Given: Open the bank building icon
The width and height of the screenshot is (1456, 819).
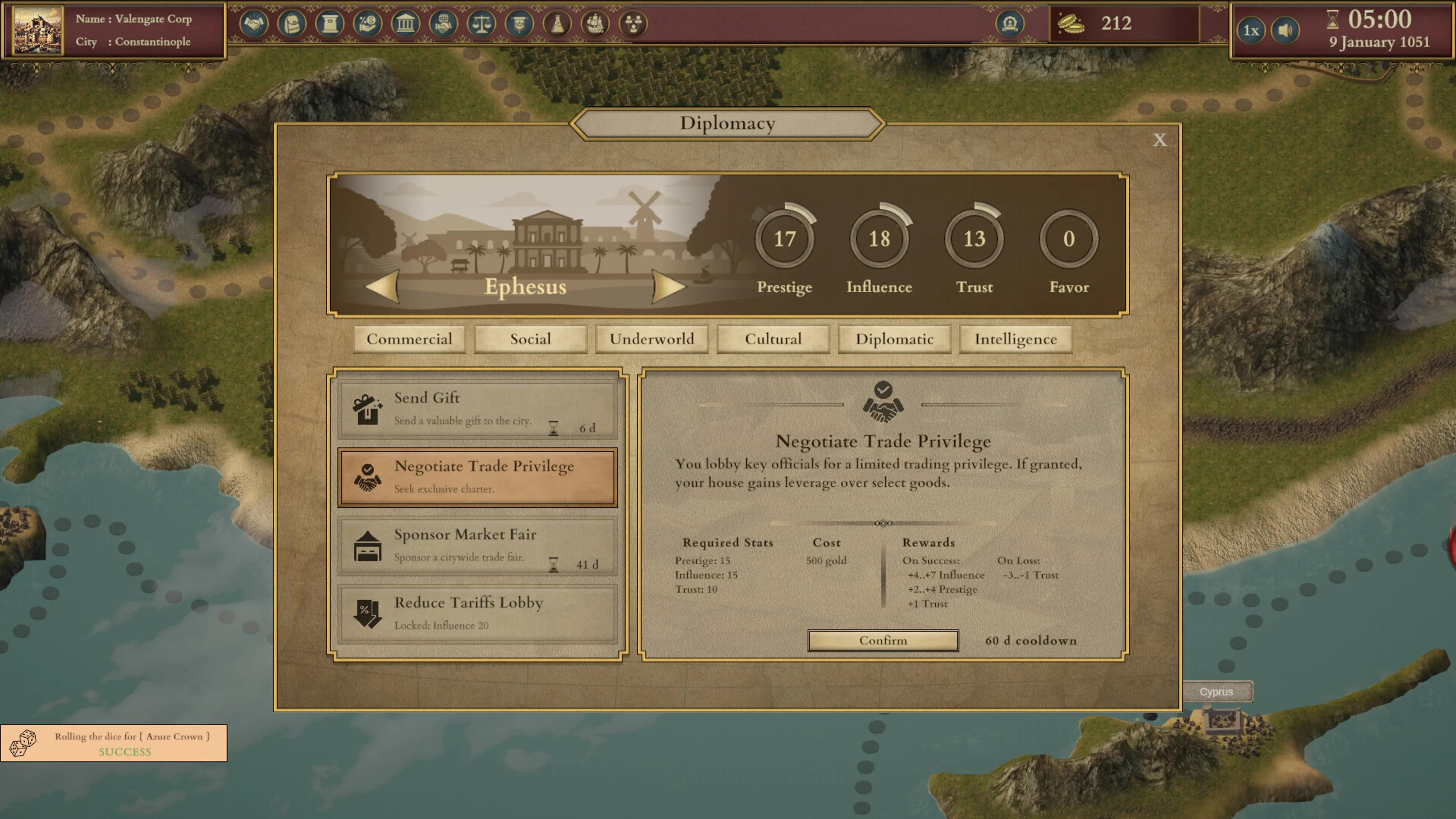Looking at the screenshot, I should (x=405, y=24).
